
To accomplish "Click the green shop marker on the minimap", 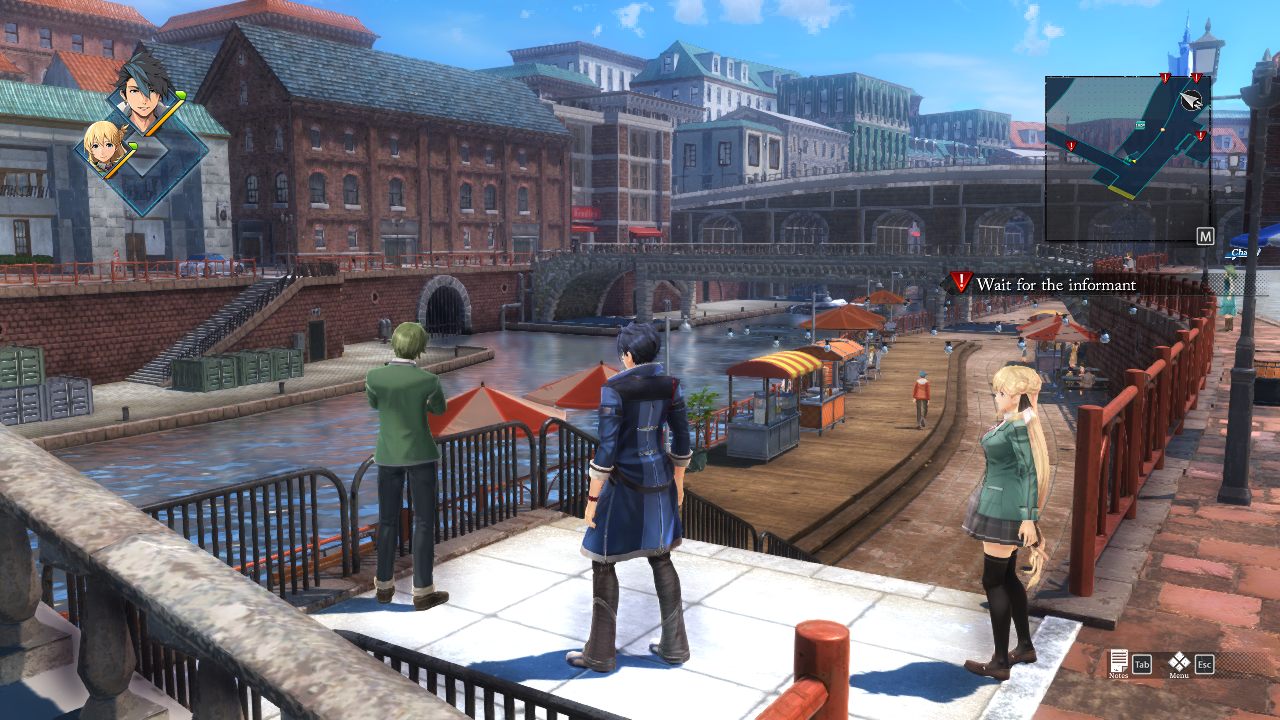I will click(x=1141, y=123).
